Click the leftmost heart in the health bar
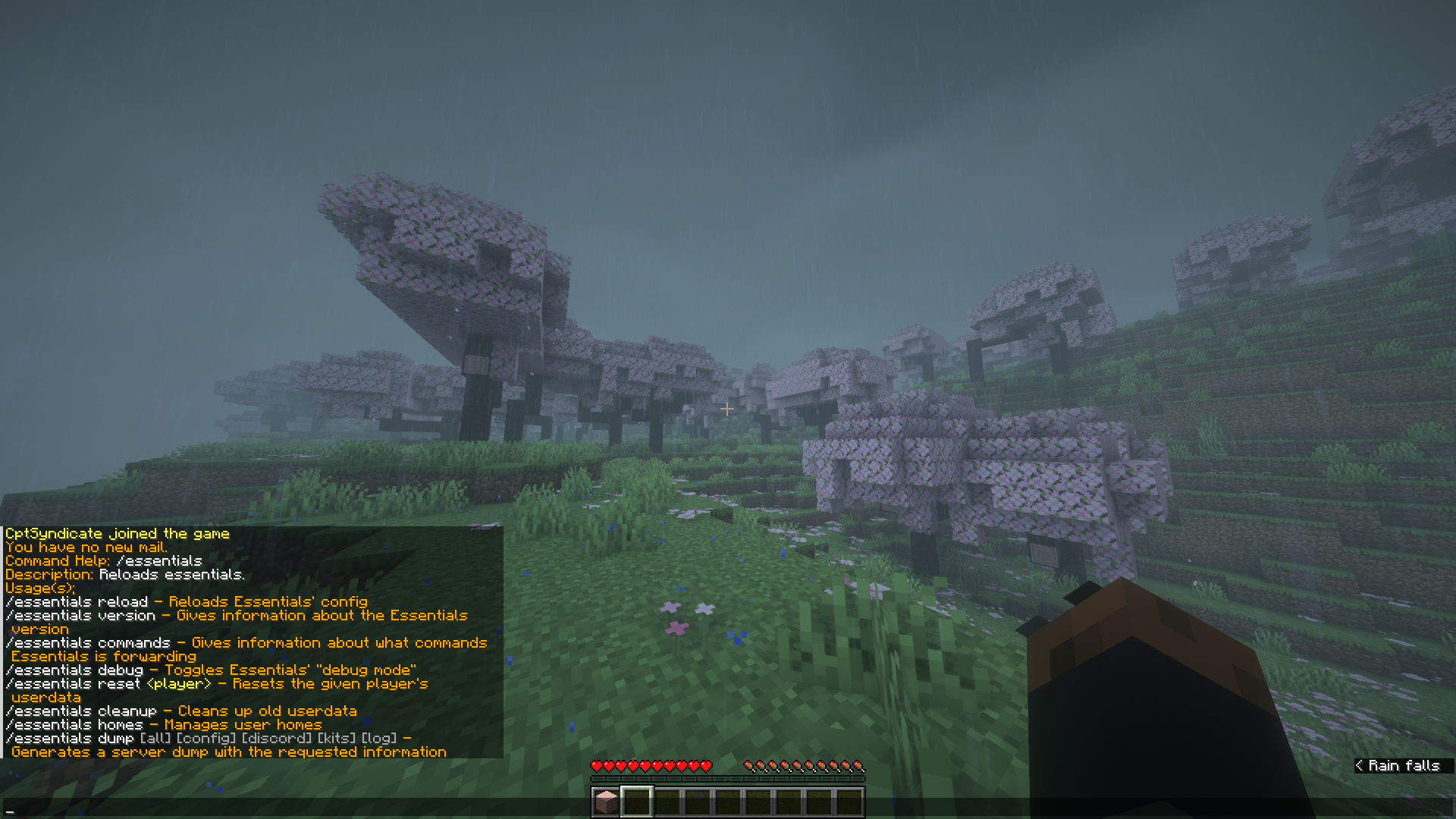 (x=598, y=766)
